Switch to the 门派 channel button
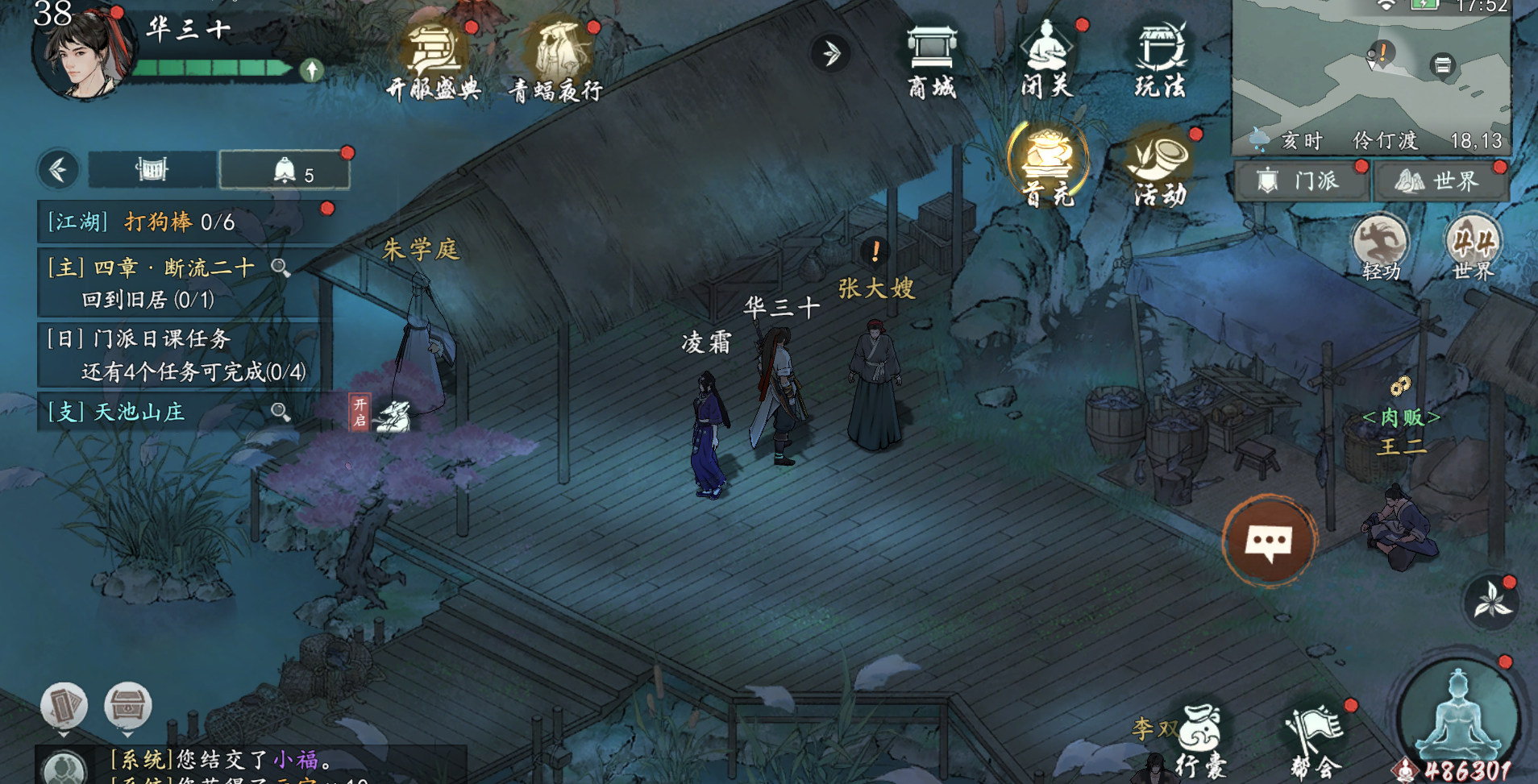 click(1302, 180)
